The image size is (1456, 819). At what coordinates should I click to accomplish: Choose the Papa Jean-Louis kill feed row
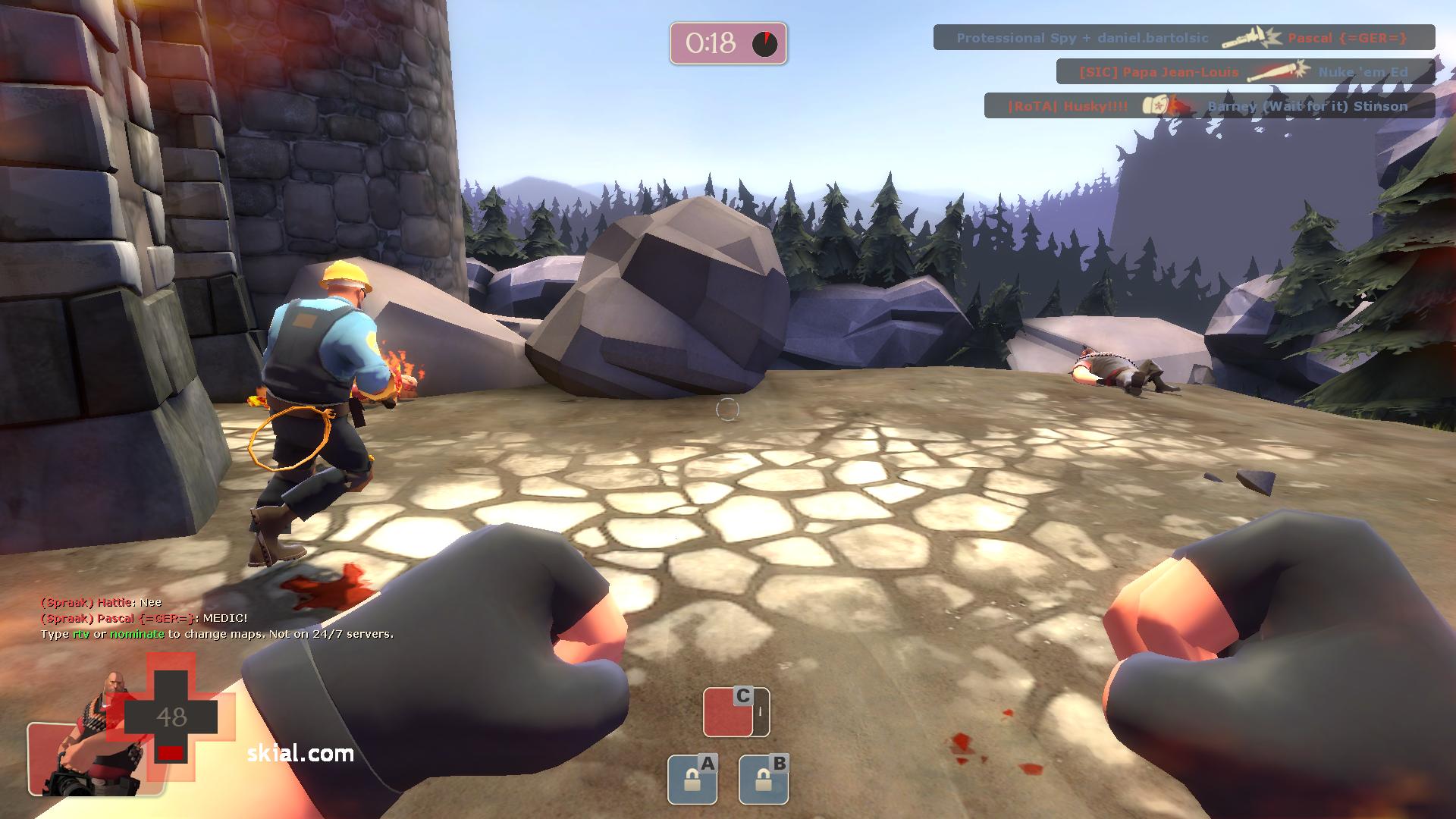1244,72
